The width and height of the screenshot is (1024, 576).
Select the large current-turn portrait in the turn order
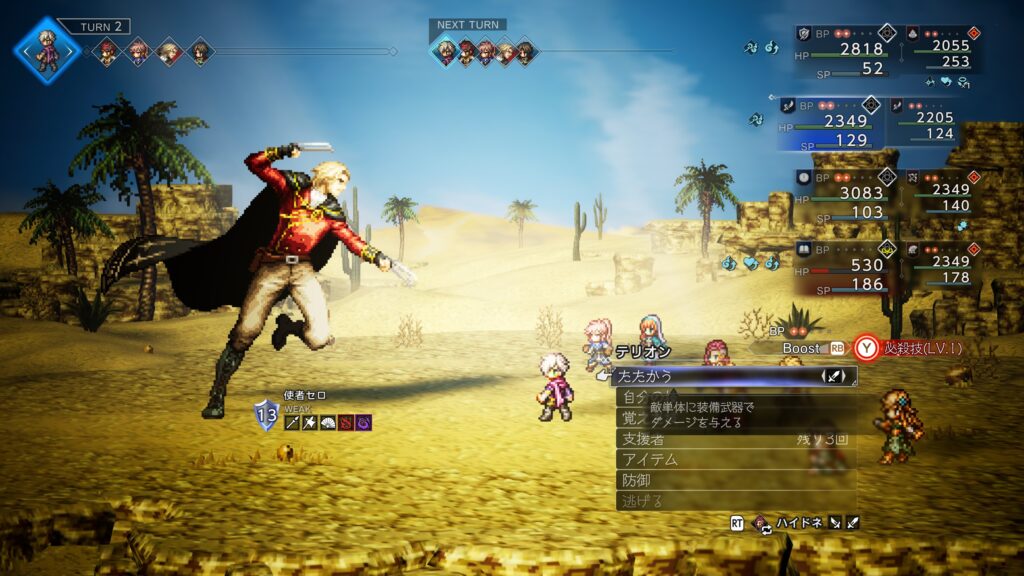(46, 48)
